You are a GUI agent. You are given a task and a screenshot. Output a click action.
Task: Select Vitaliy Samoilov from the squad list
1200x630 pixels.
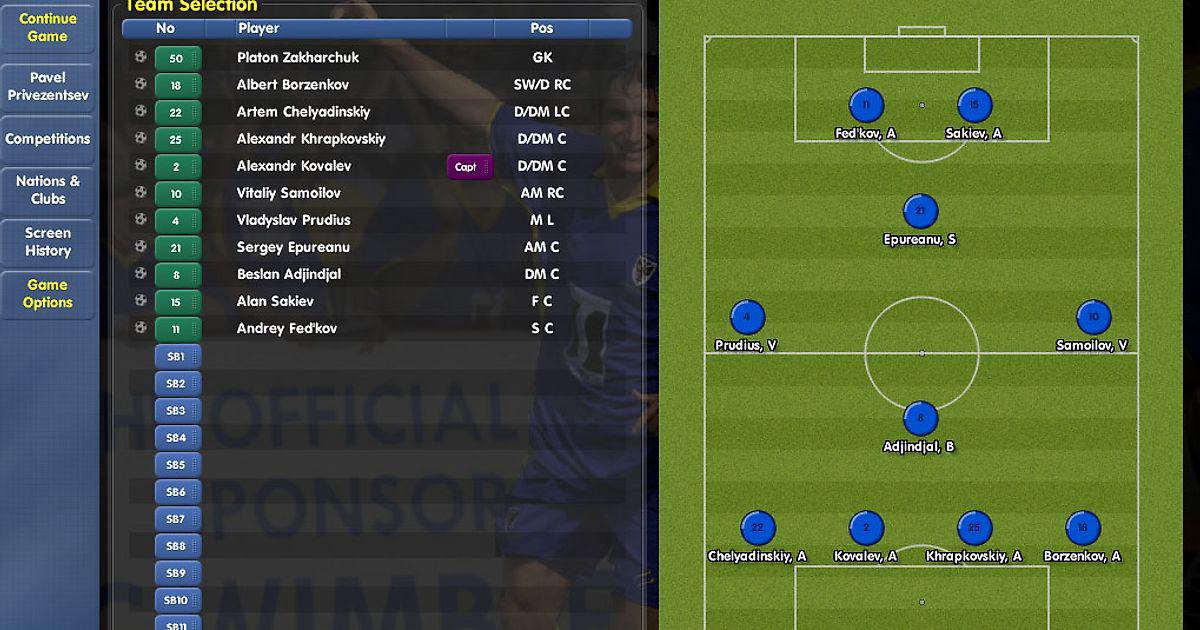point(288,193)
